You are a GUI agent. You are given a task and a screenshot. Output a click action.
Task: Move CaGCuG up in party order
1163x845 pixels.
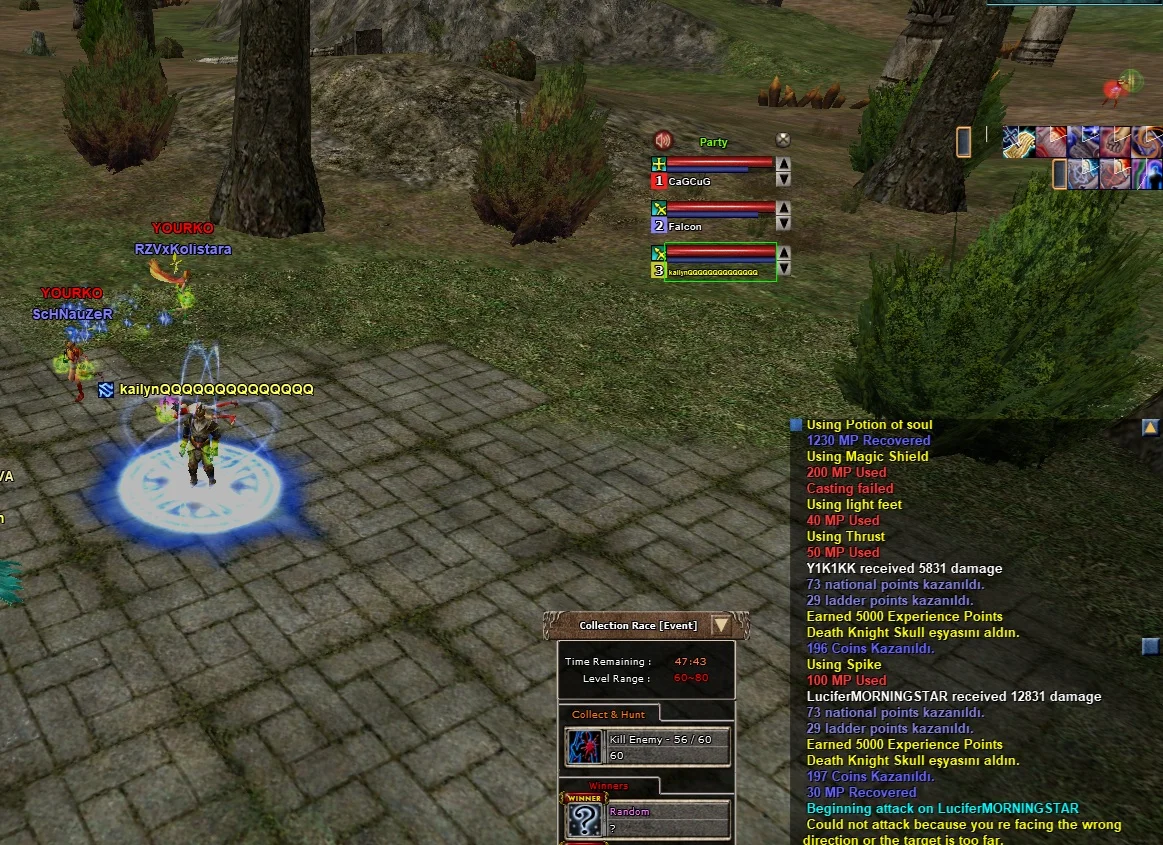[x=784, y=164]
